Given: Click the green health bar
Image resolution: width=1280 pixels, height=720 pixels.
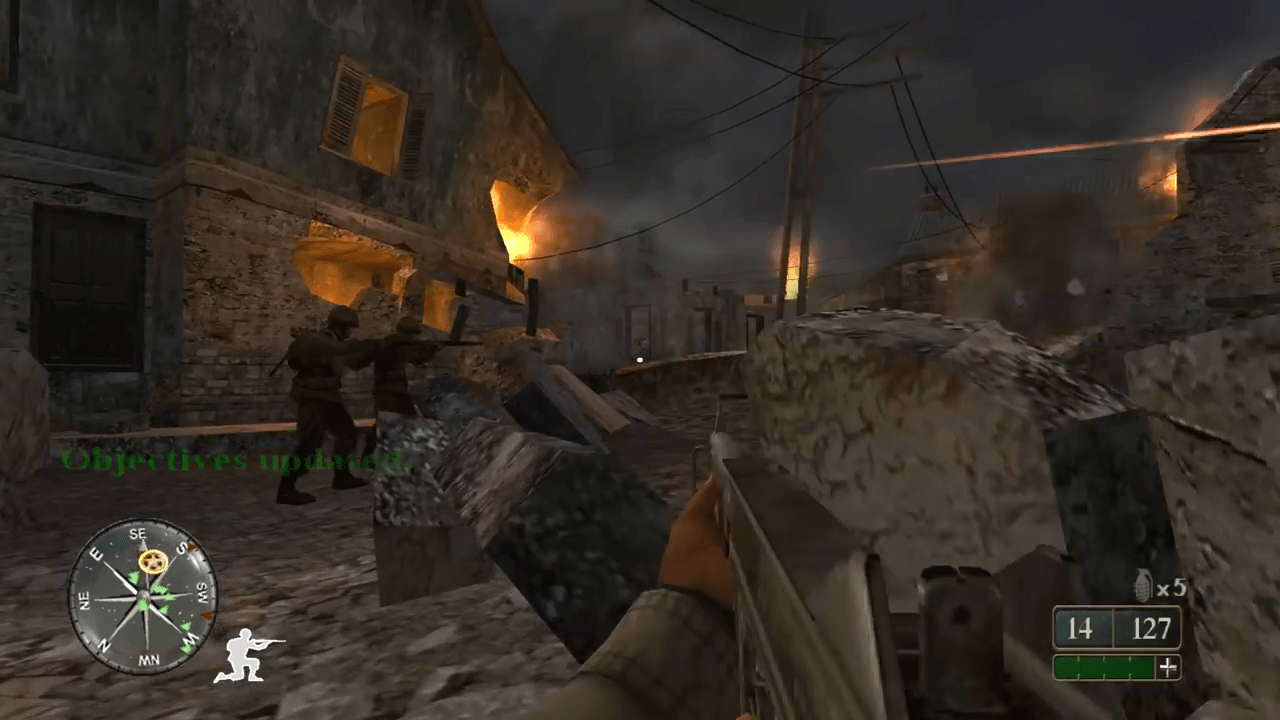Looking at the screenshot, I should point(1104,667).
